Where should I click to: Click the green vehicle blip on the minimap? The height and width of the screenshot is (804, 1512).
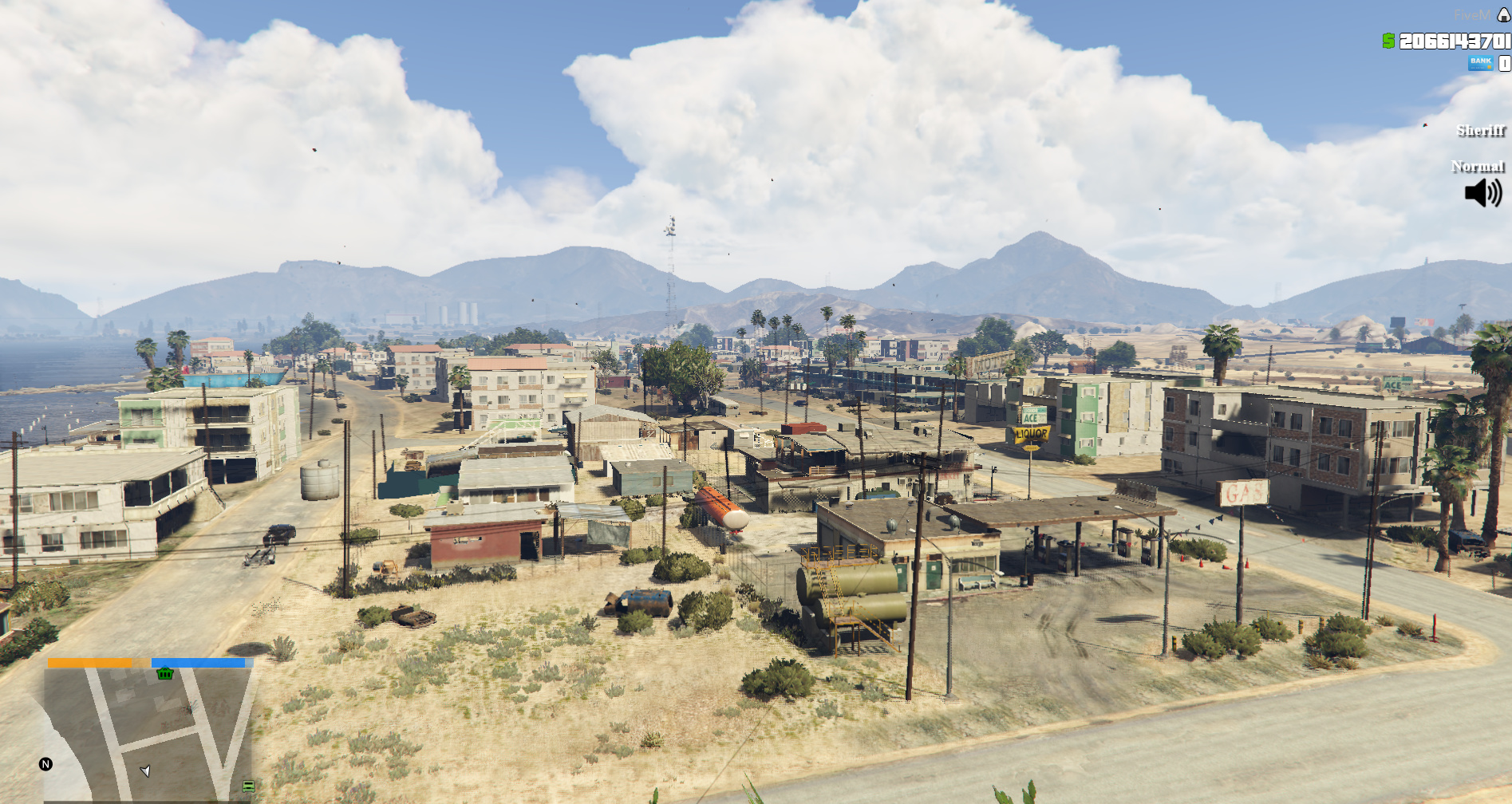tap(249, 786)
